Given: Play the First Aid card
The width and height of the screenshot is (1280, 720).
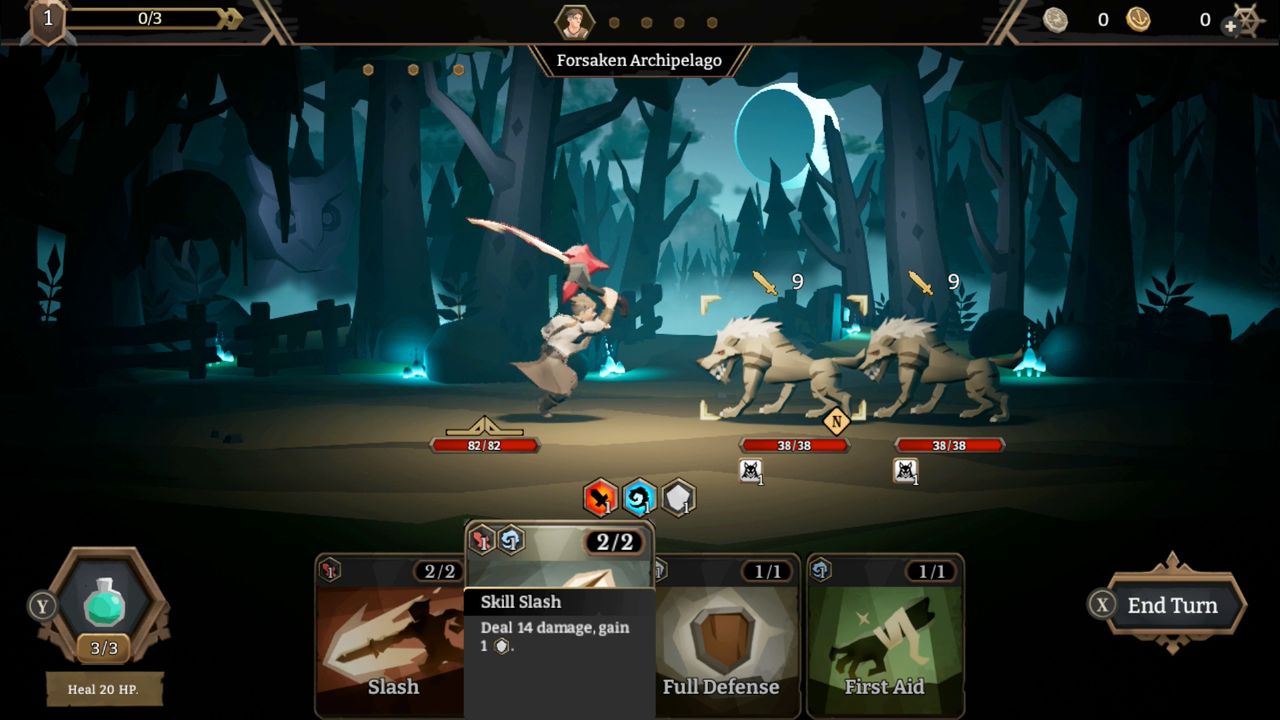Looking at the screenshot, I should (x=886, y=640).
